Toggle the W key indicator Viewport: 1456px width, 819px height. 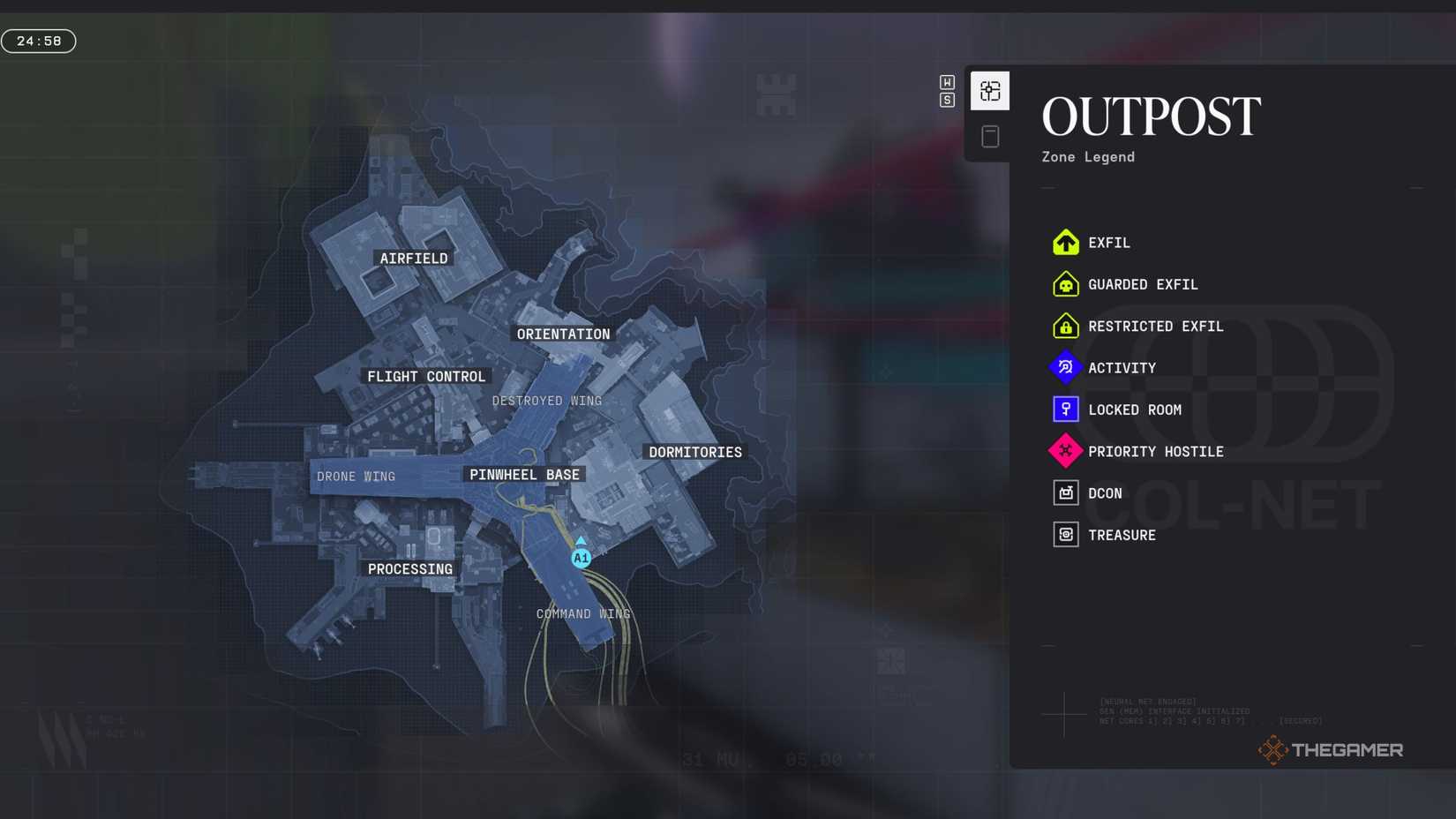click(947, 81)
